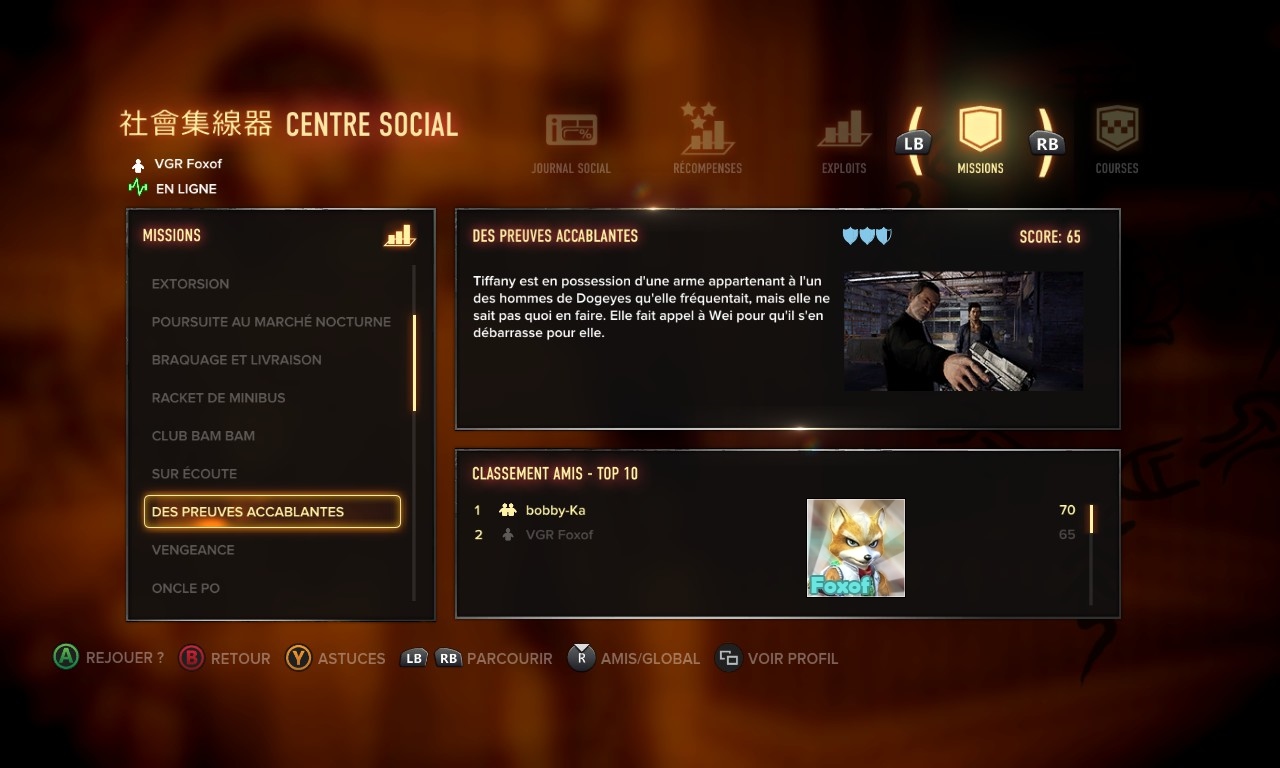Choose the Club Bam Bam mission

click(x=203, y=436)
